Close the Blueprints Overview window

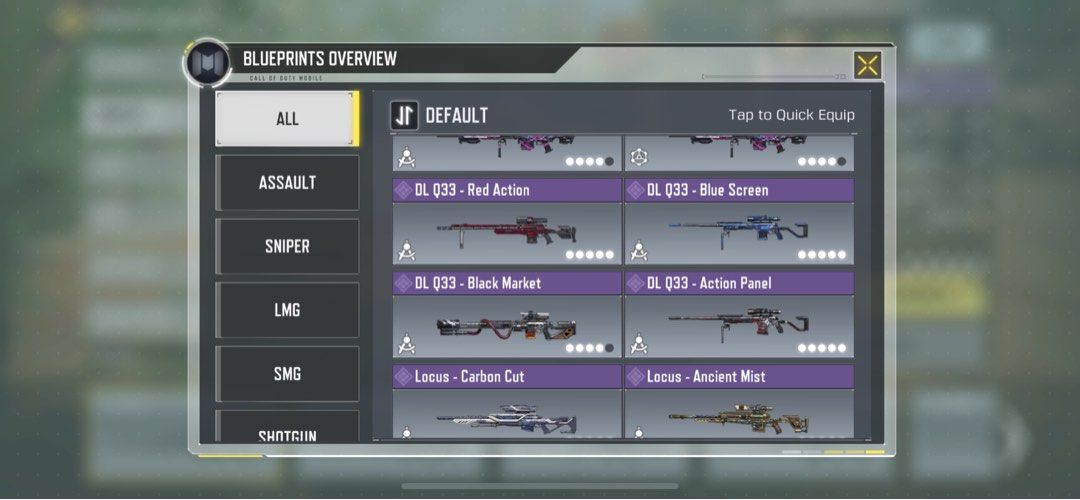tap(867, 65)
